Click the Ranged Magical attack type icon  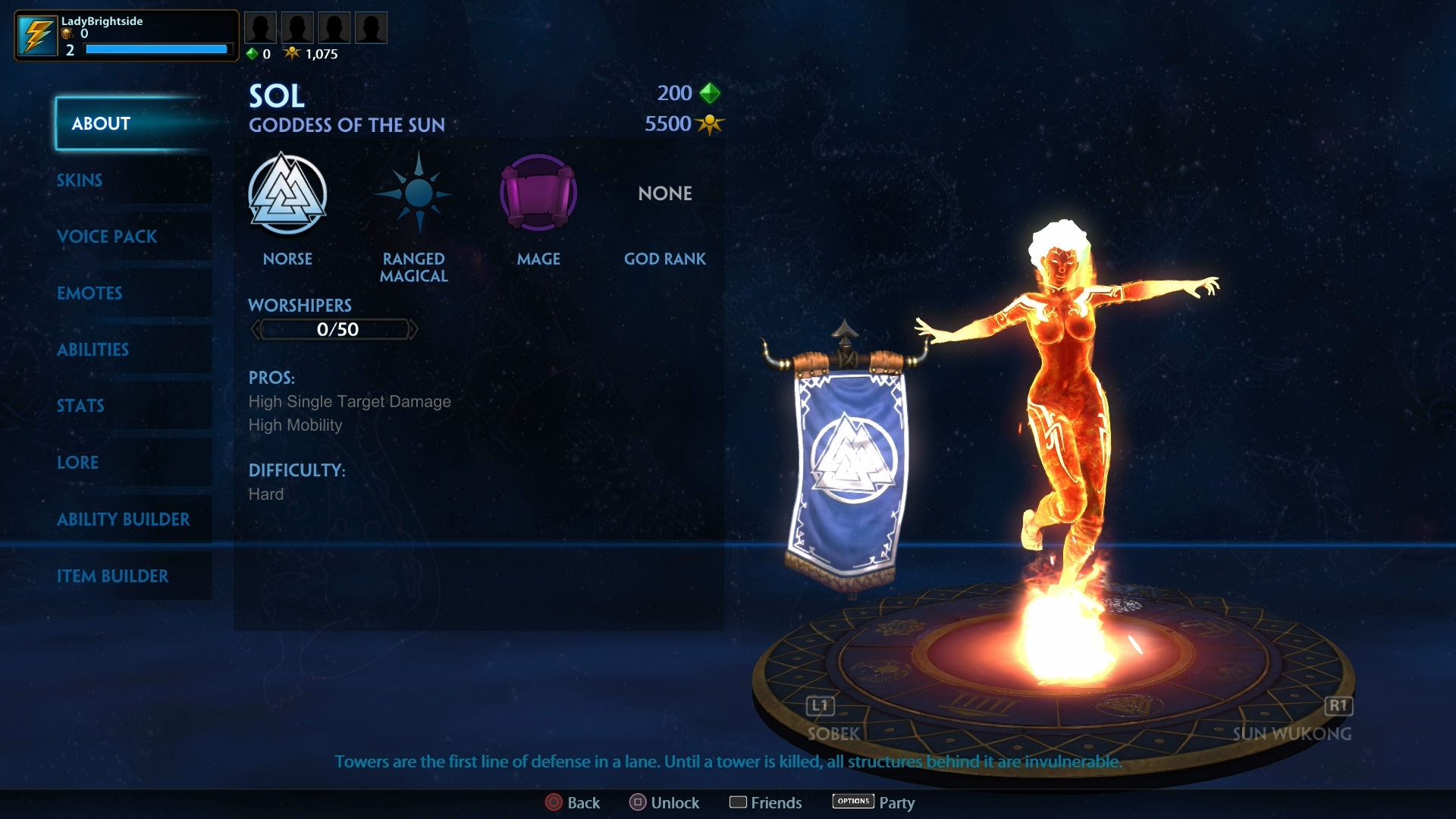click(x=416, y=193)
